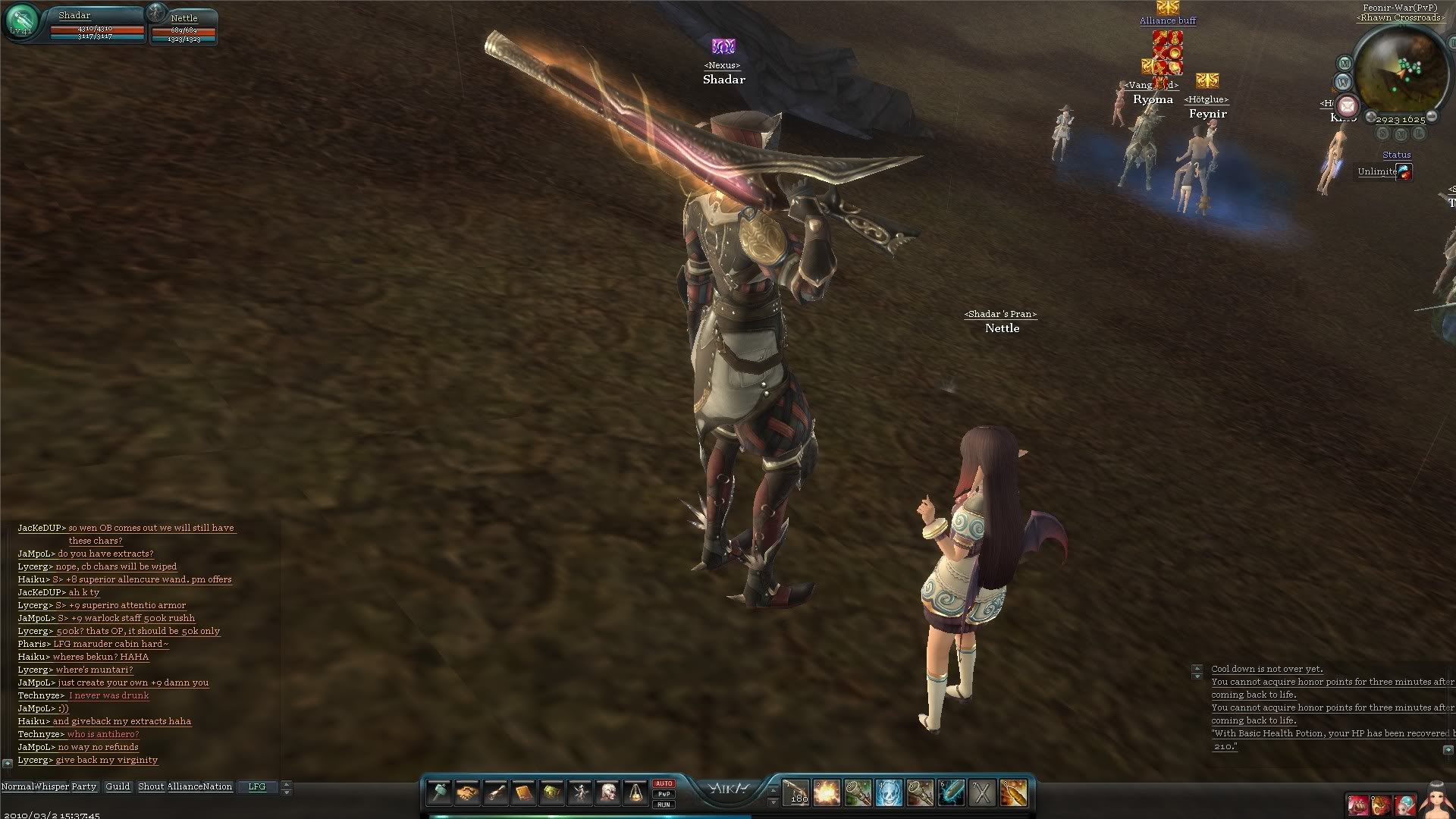Open the orange book menu icon
Viewport: 1456px width, 819px height.
point(523,793)
